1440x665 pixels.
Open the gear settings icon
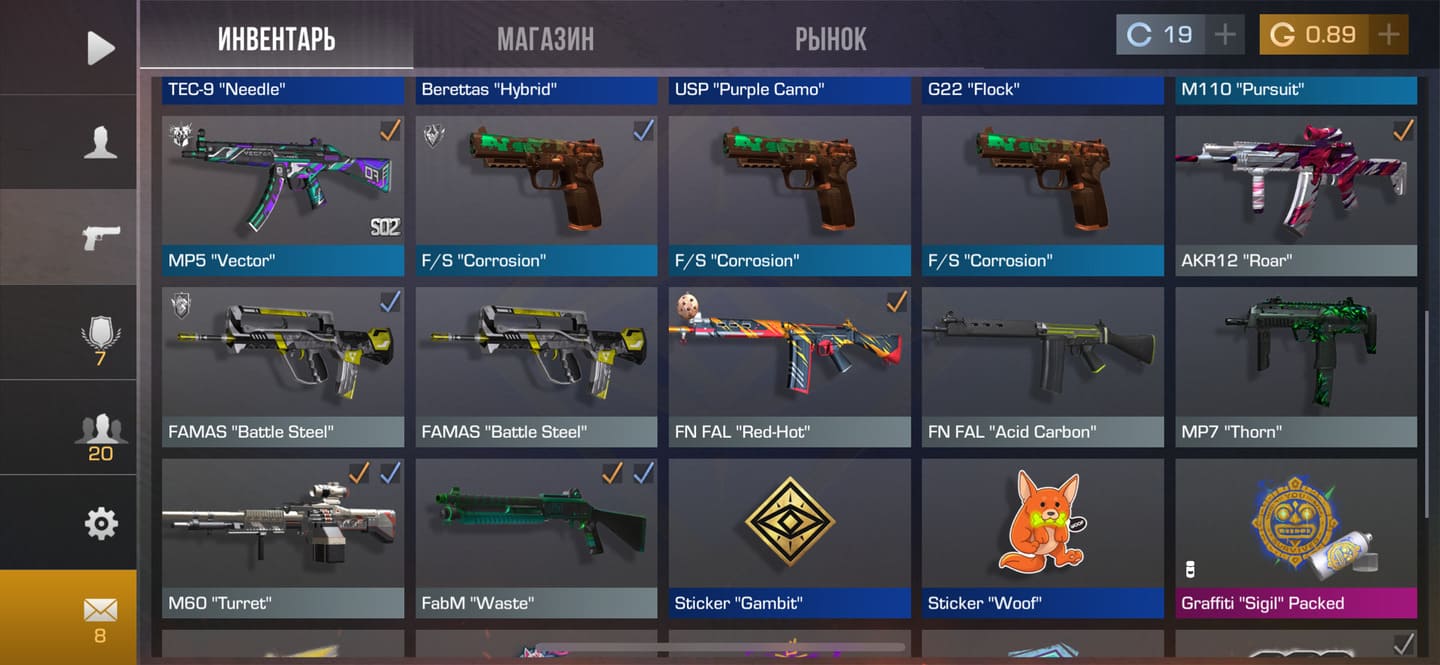tap(100, 523)
